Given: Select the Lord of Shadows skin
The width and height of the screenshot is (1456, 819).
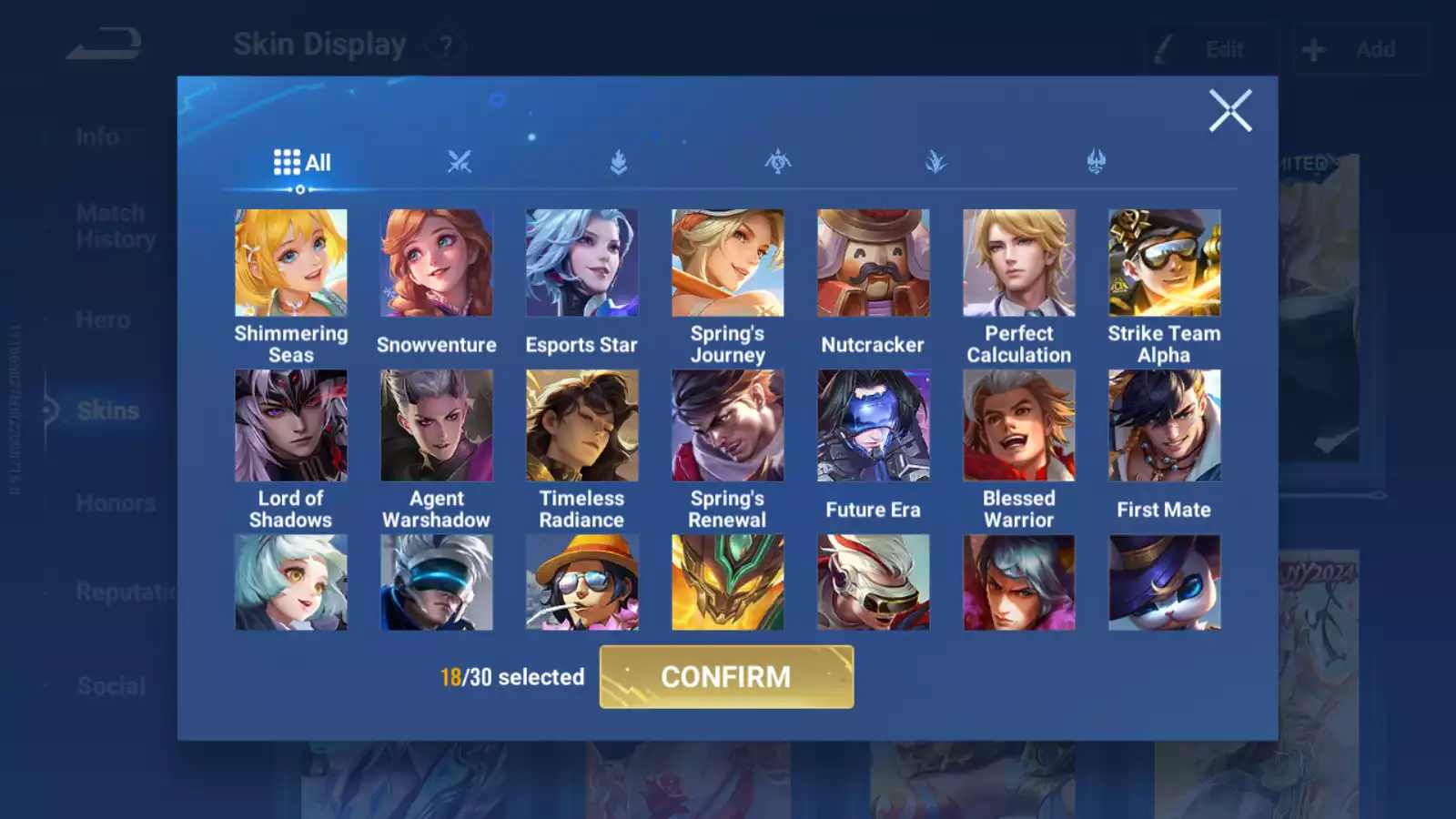Looking at the screenshot, I should click(291, 425).
